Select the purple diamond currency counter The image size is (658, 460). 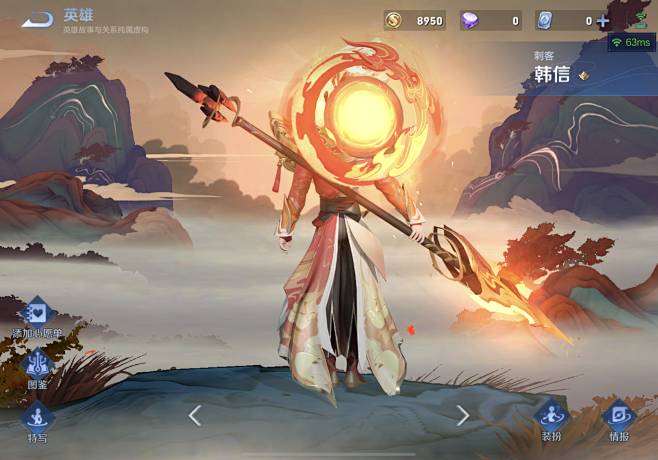pyautogui.click(x=490, y=20)
